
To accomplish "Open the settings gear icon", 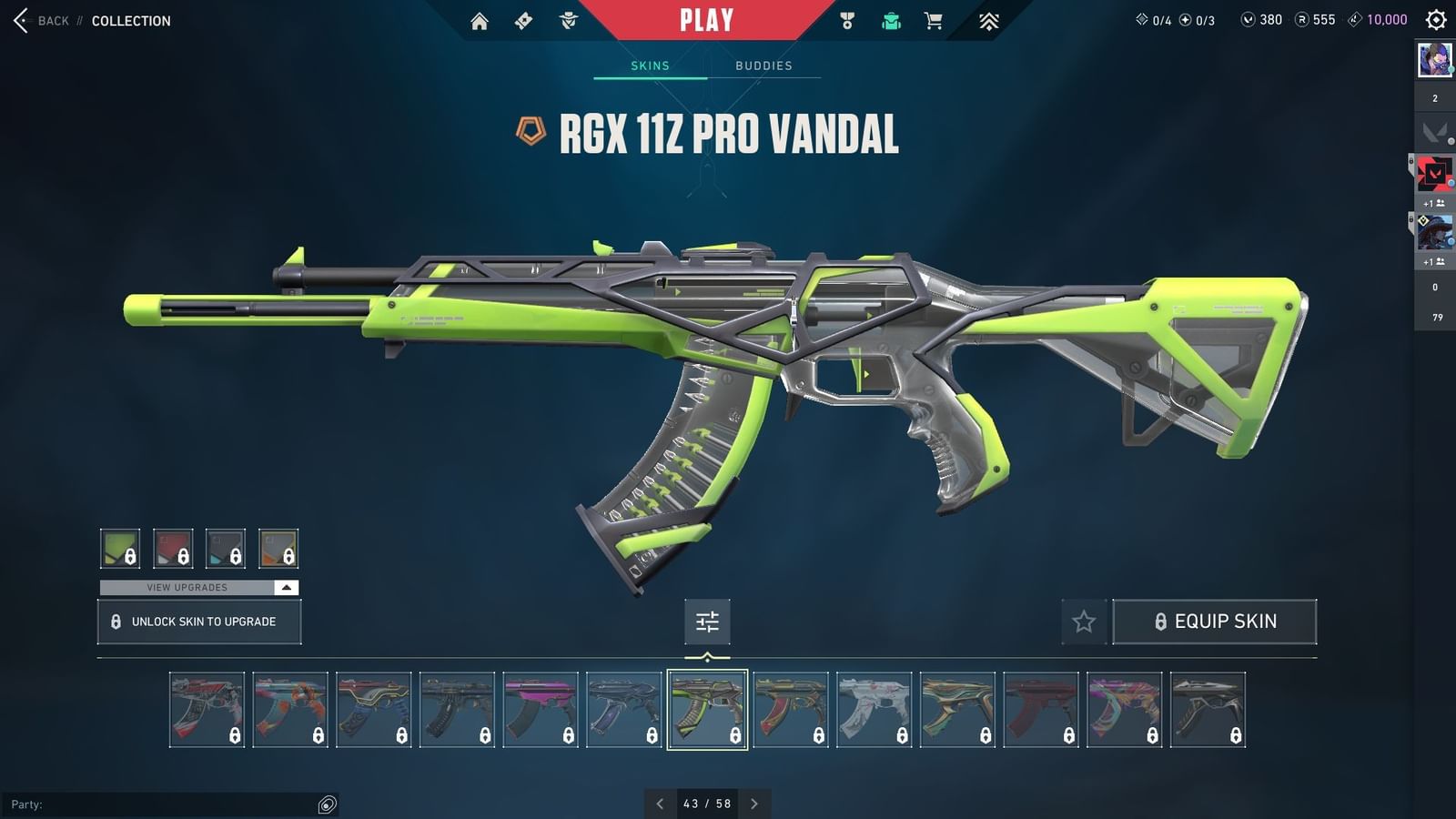I will pyautogui.click(x=1435, y=19).
